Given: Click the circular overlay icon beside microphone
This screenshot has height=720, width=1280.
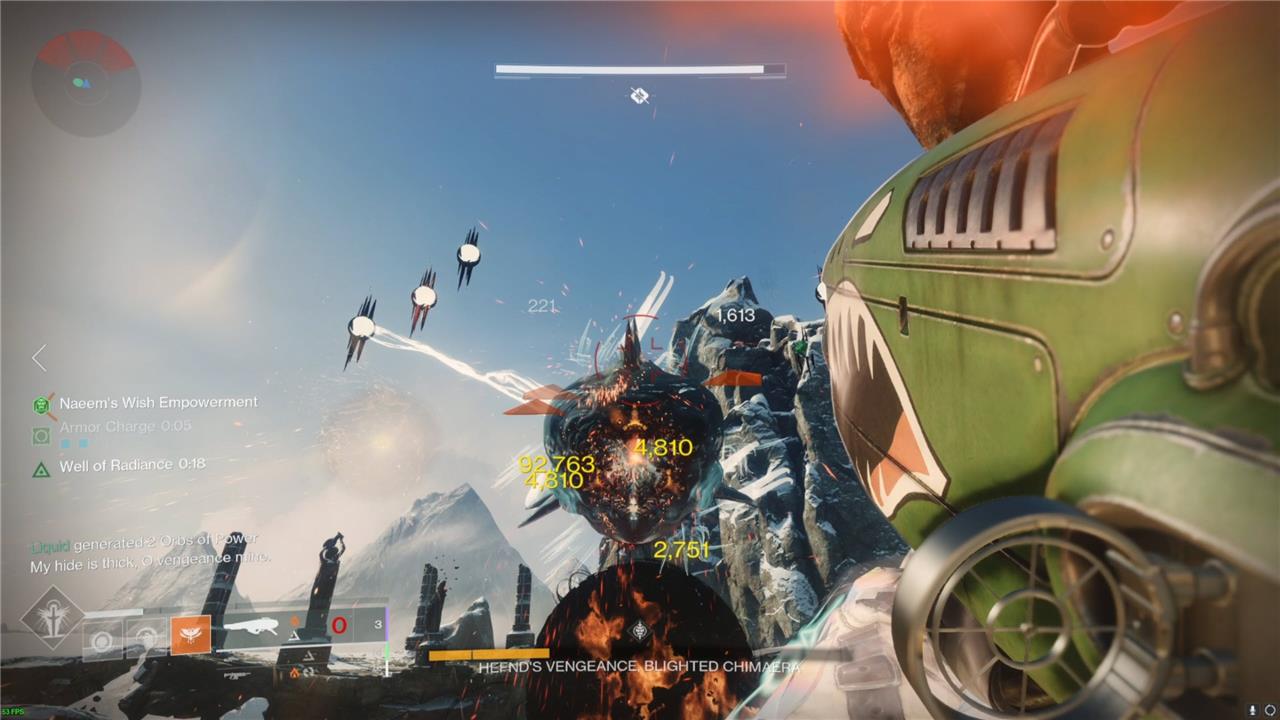Looking at the screenshot, I should [x=1270, y=709].
